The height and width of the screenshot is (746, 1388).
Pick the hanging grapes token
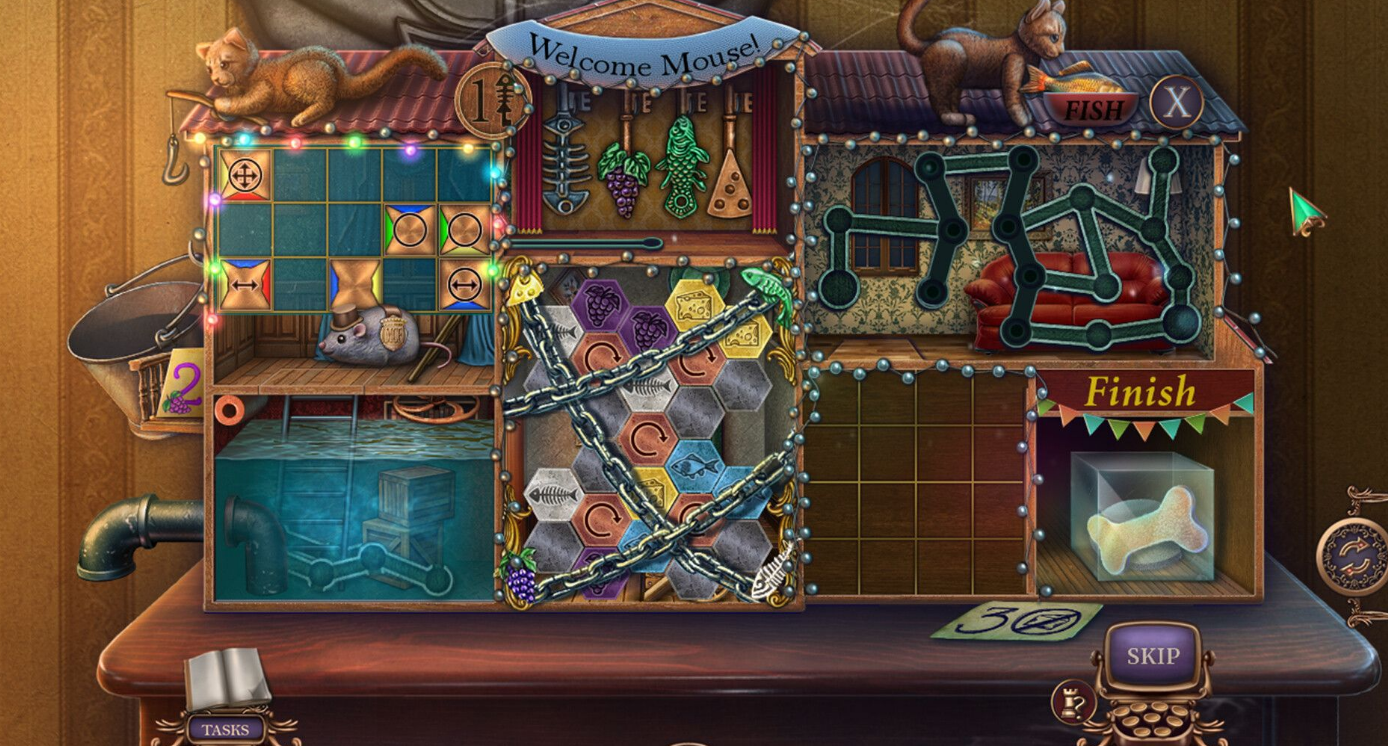(x=623, y=182)
